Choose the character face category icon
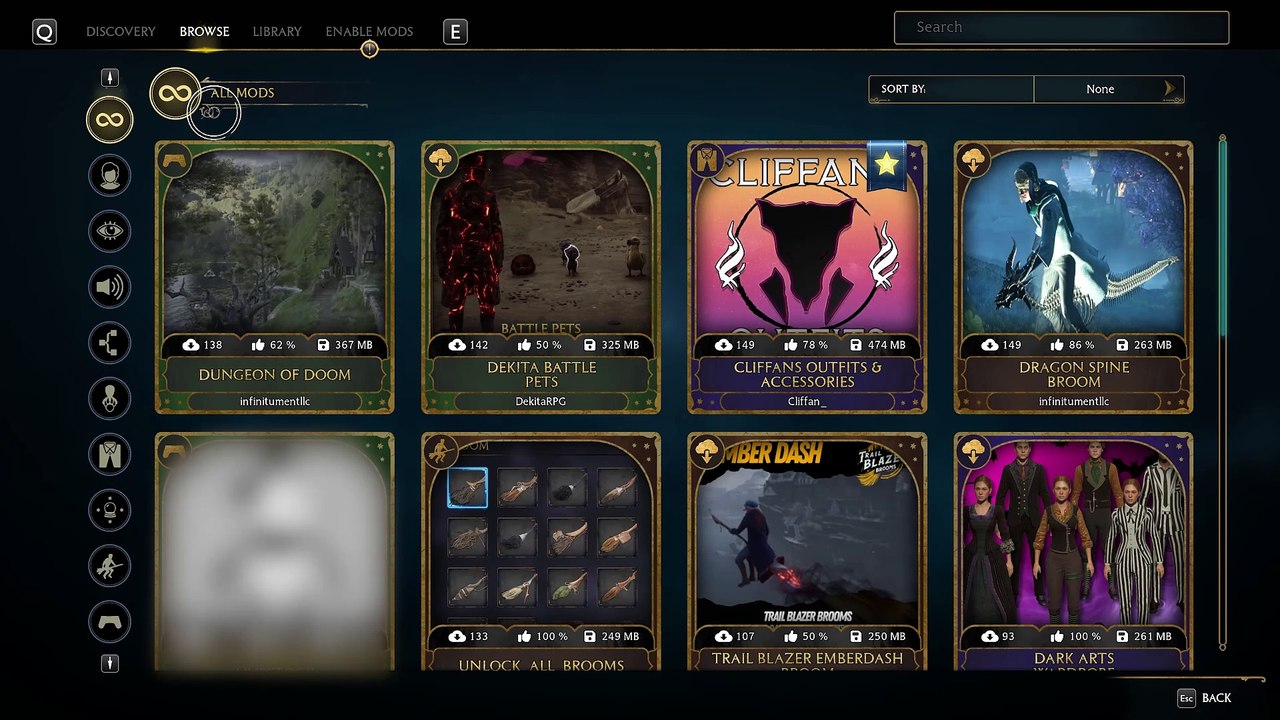 (109, 176)
